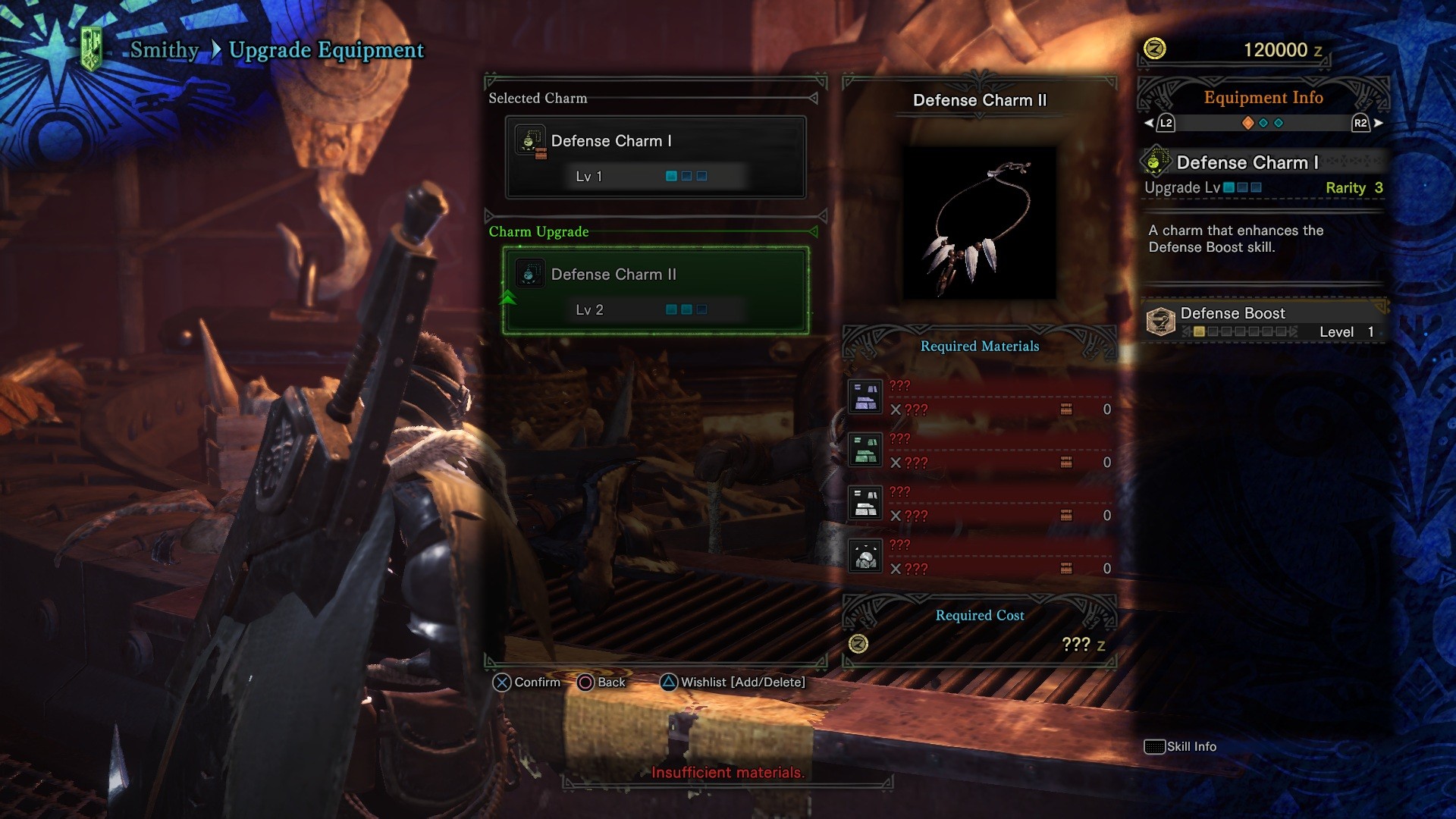1456x819 pixels.
Task: Click the Smithy emblem icon top left
Action: click(x=93, y=45)
